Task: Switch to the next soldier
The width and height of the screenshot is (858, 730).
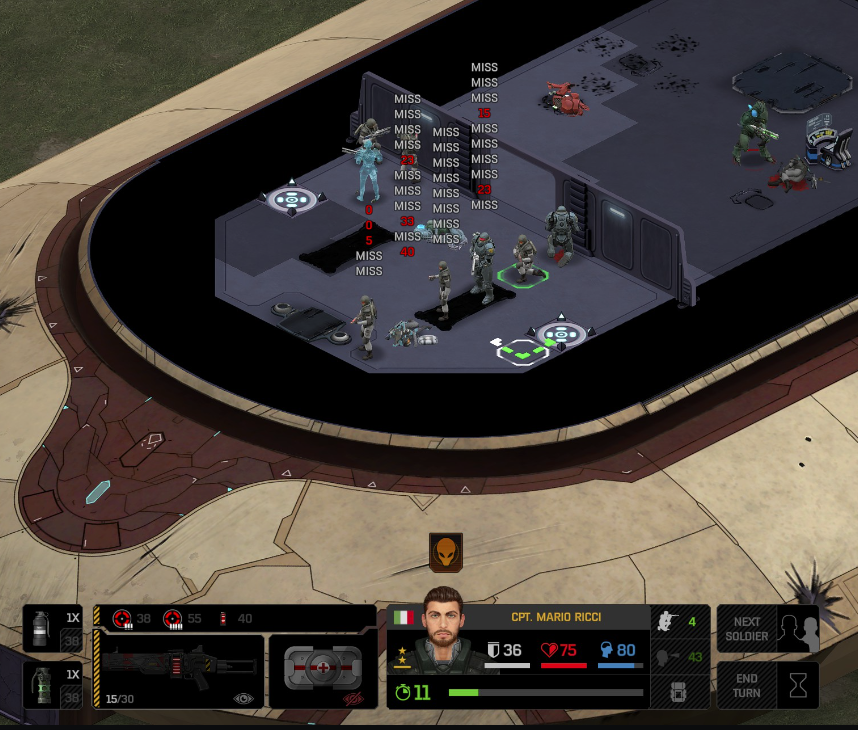Action: (x=767, y=629)
